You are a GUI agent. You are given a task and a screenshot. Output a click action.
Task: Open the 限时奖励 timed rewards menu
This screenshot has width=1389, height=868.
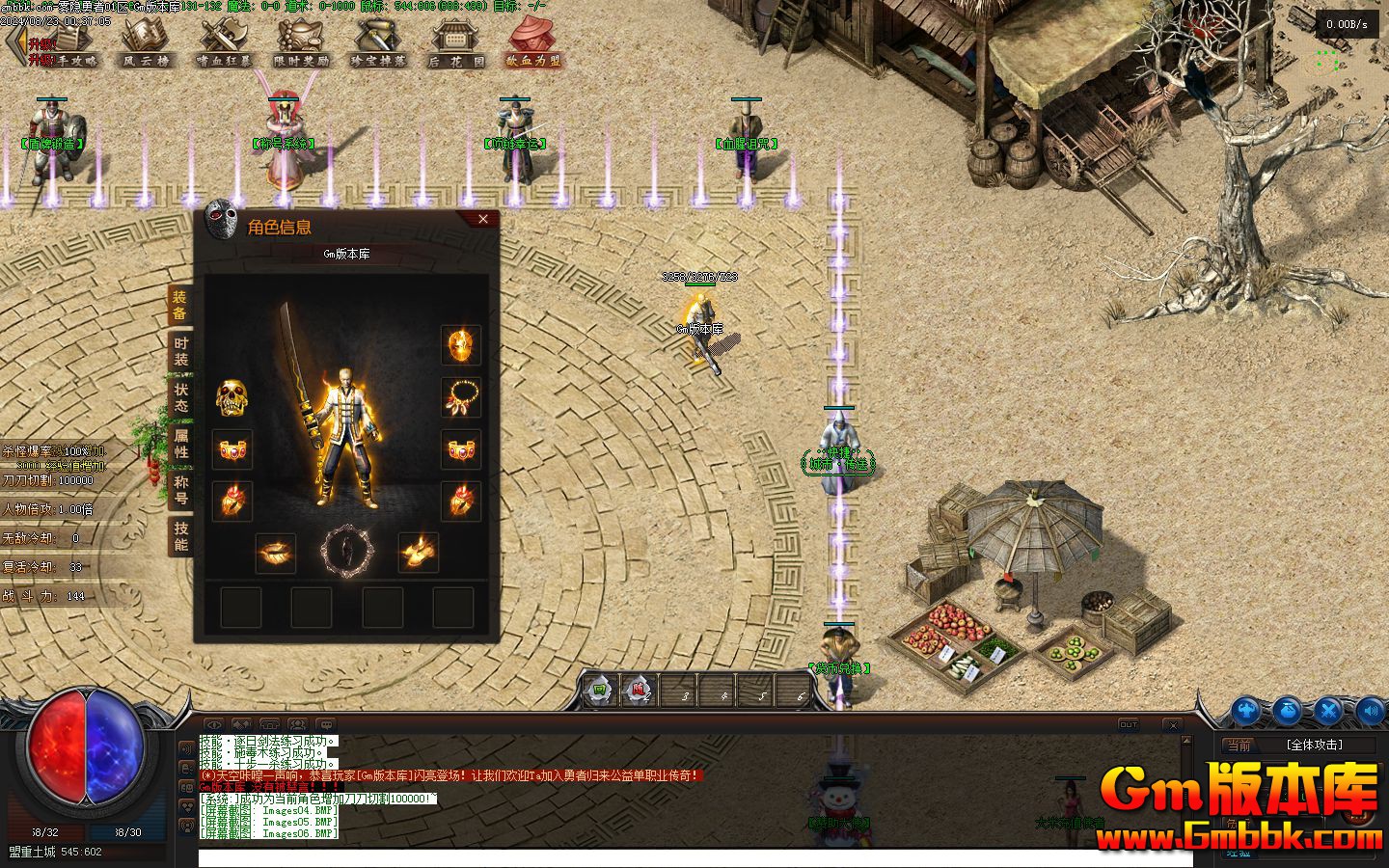pyautogui.click(x=302, y=42)
